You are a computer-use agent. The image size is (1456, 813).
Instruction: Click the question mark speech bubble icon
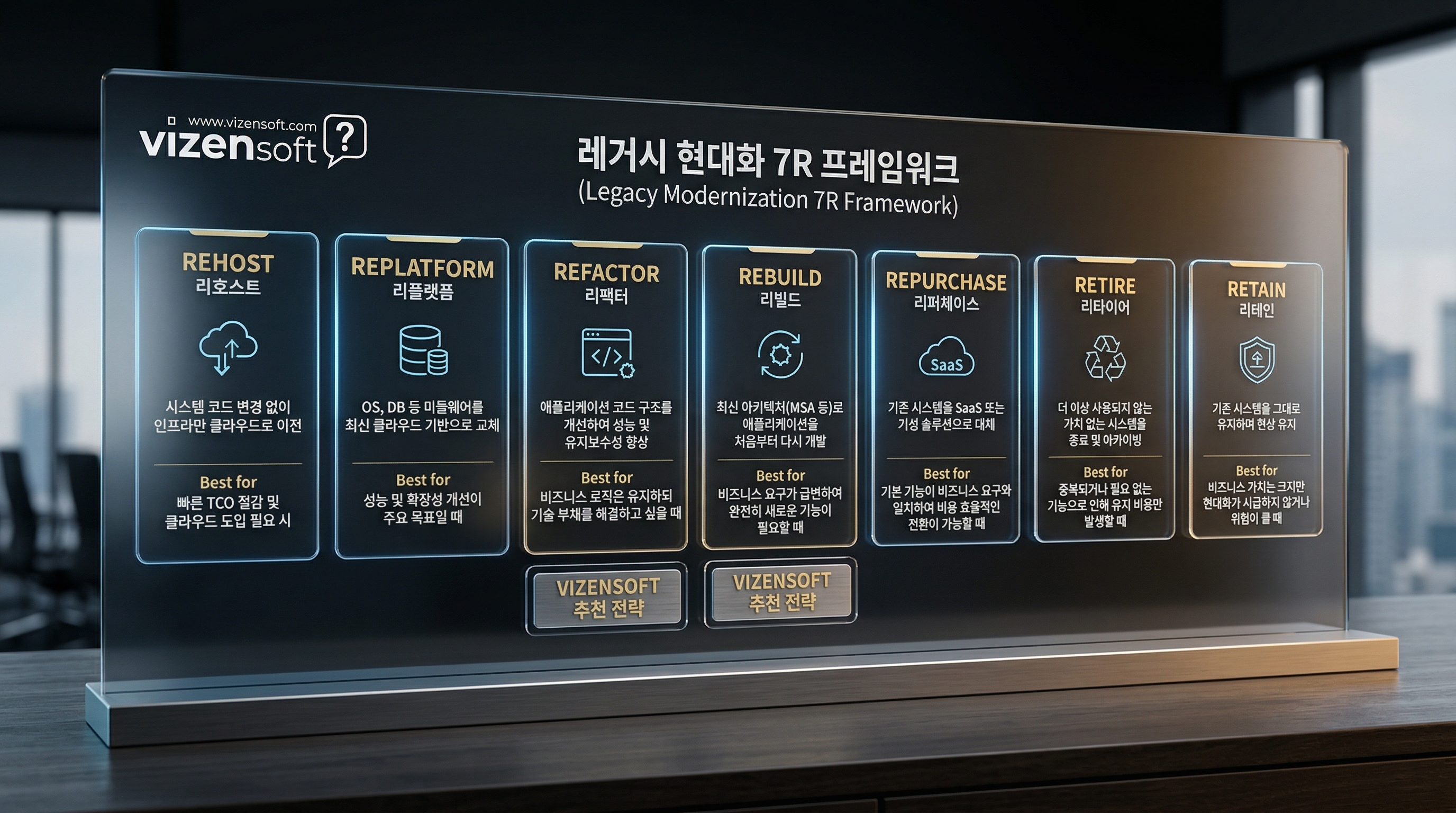pyautogui.click(x=345, y=139)
